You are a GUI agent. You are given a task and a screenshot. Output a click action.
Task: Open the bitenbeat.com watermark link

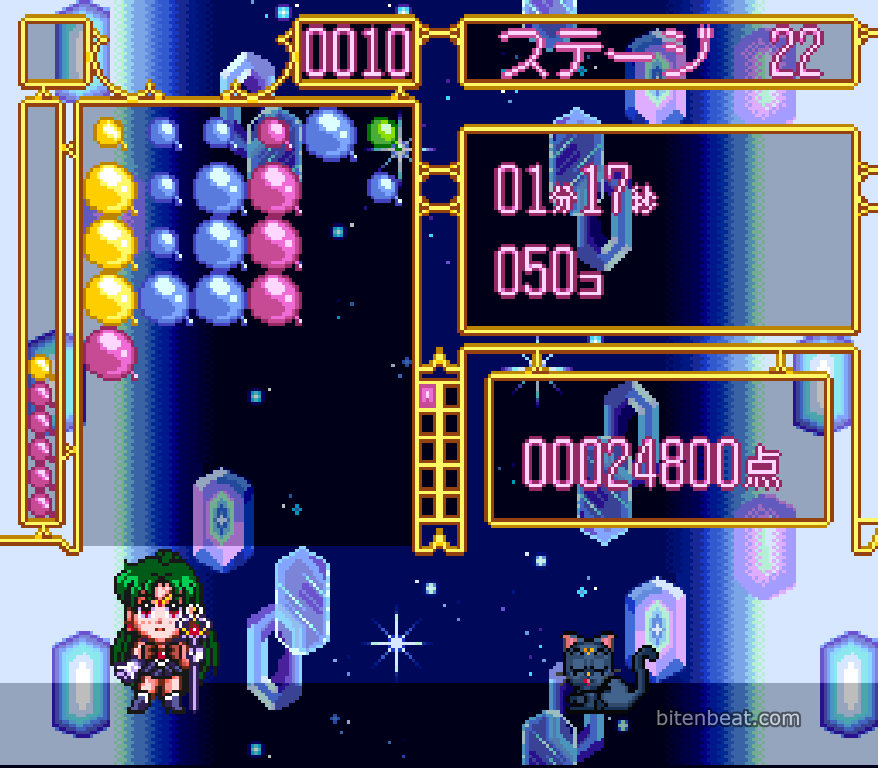(x=728, y=718)
